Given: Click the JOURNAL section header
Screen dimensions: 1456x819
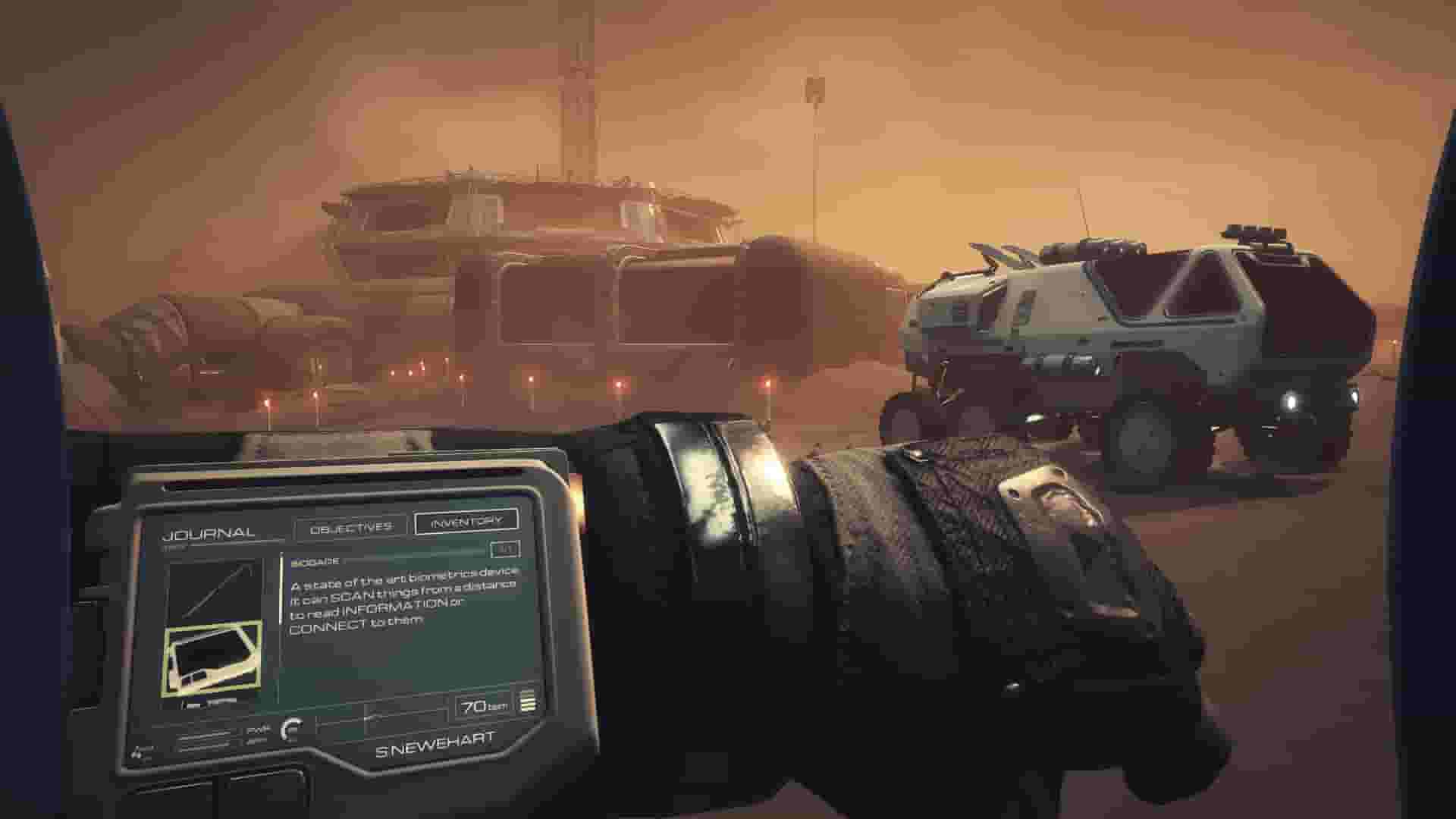Looking at the screenshot, I should point(209,533).
